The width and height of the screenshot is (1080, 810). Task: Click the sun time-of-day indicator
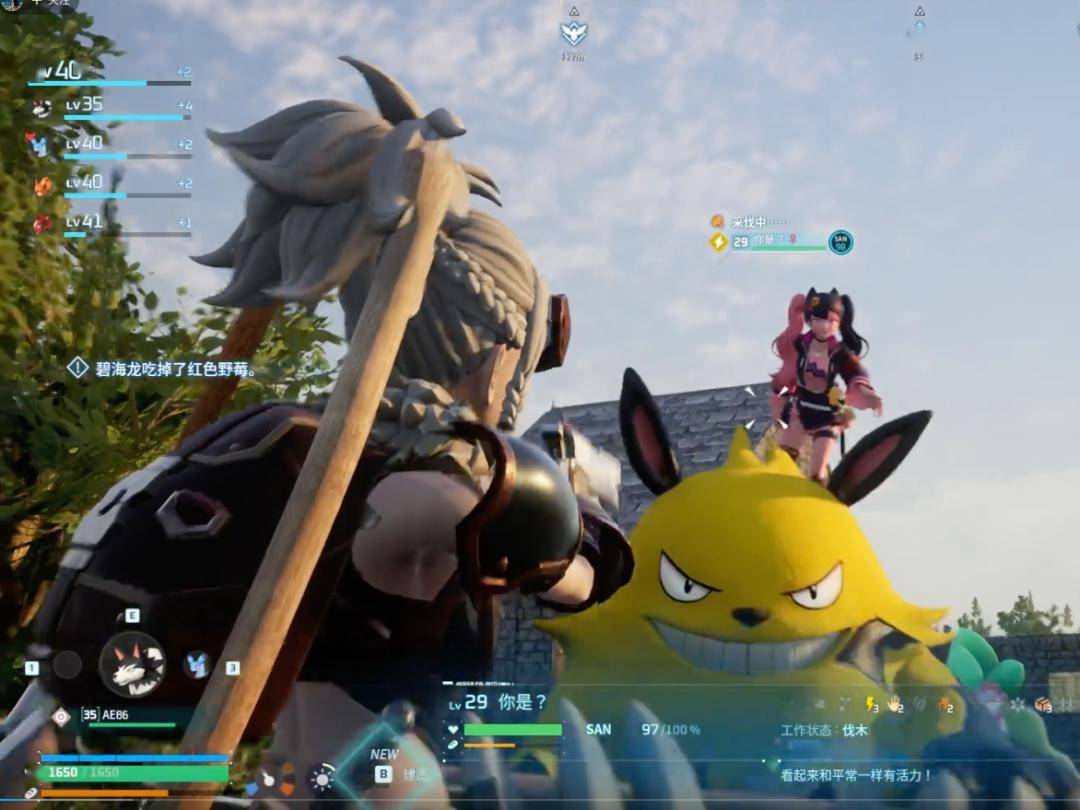[322, 778]
